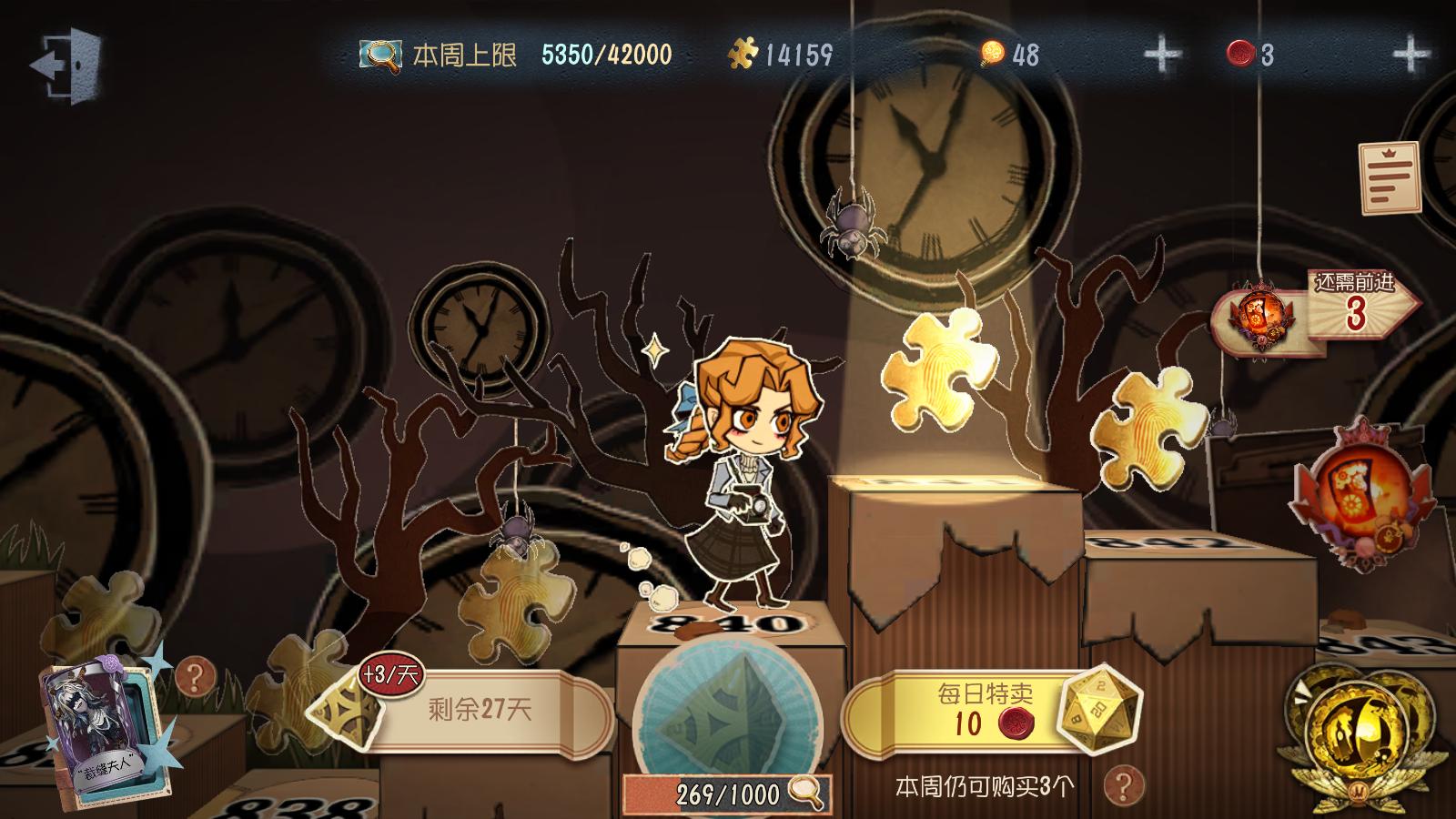Open help next to the costume card
The width and height of the screenshot is (1456, 819).
[195, 677]
